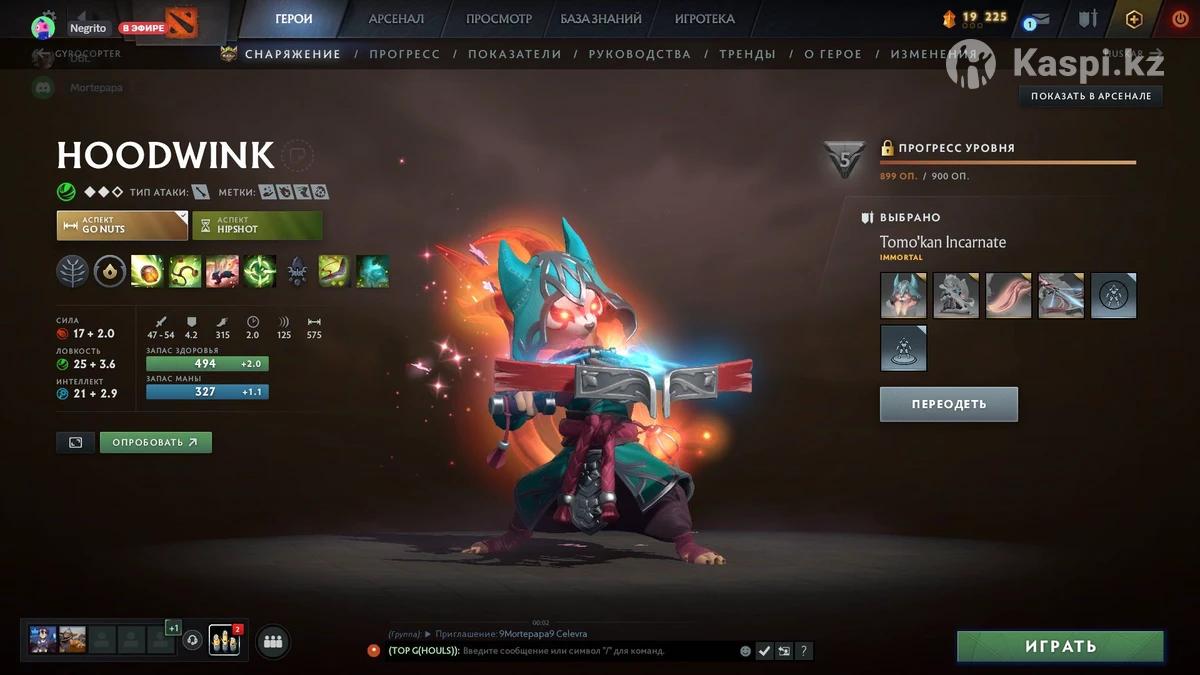Show the hero's ПРОГРЕСС subtab
1200x675 pixels.
404,54
